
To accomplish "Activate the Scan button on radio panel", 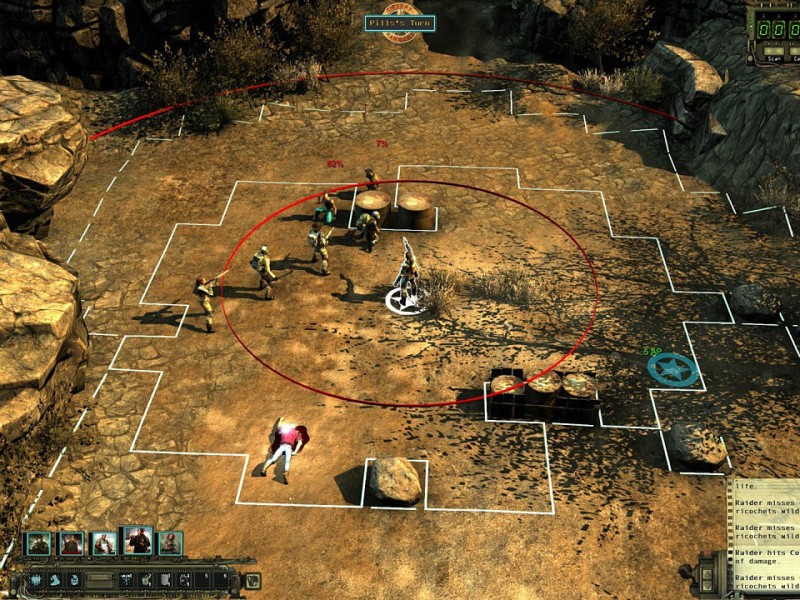I will (x=774, y=51).
